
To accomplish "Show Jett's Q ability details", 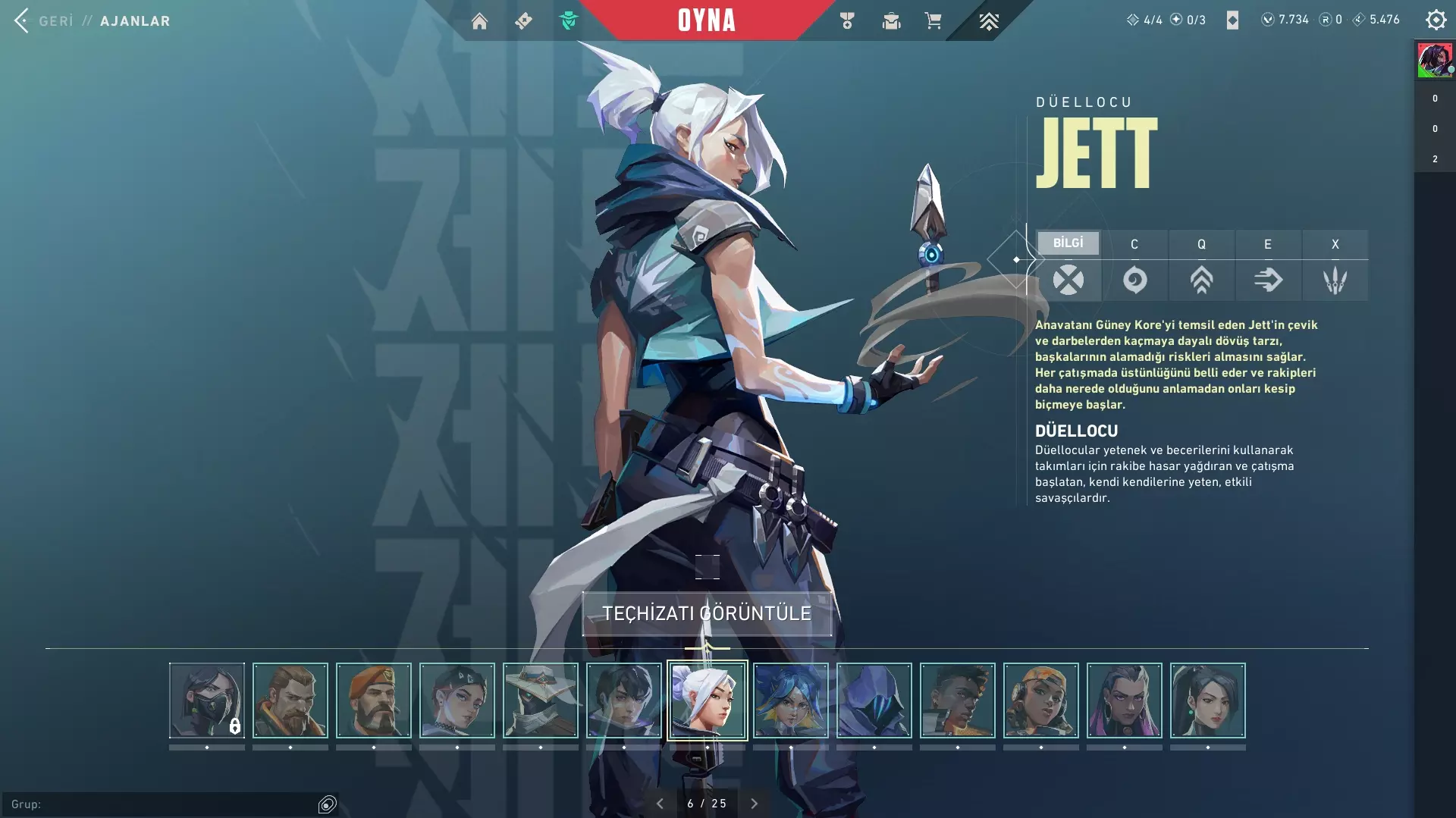I will coord(1201,279).
